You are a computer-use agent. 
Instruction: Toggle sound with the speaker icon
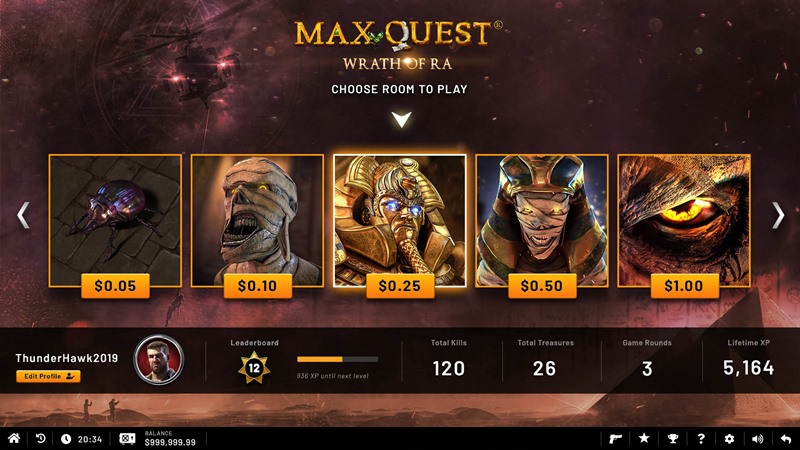click(757, 439)
